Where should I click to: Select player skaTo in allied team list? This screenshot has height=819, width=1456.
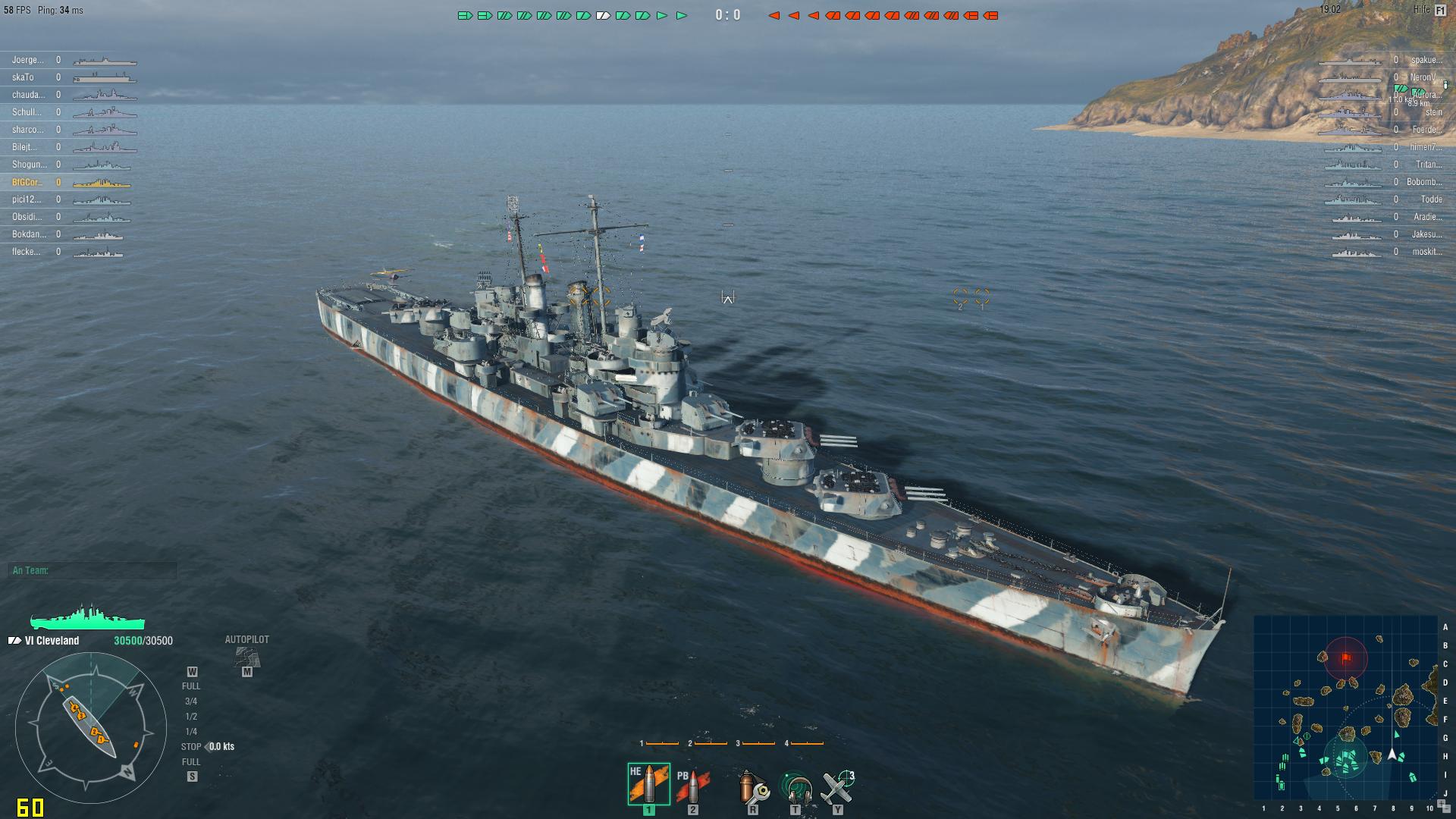pyautogui.click(x=23, y=77)
